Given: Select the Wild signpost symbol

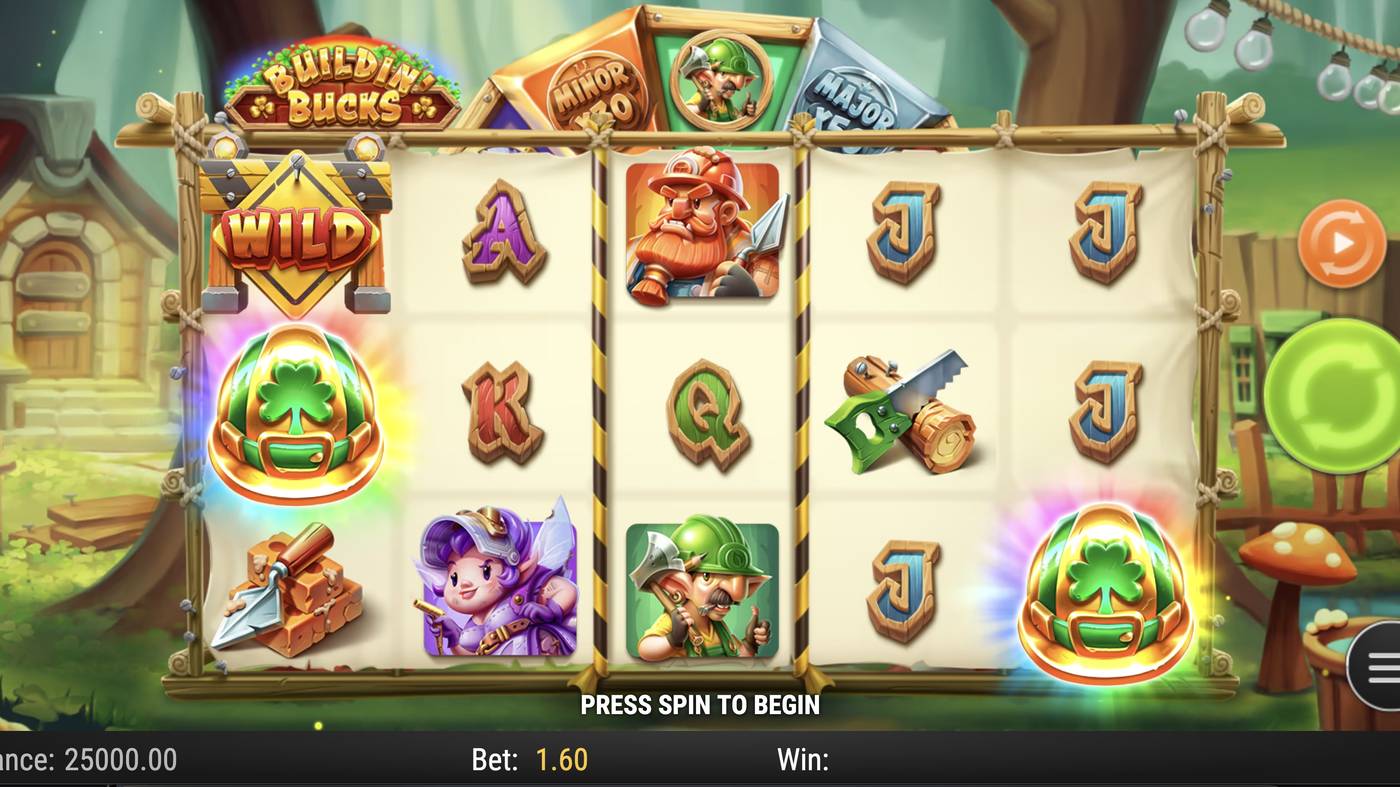Looking at the screenshot, I should pos(295,230).
